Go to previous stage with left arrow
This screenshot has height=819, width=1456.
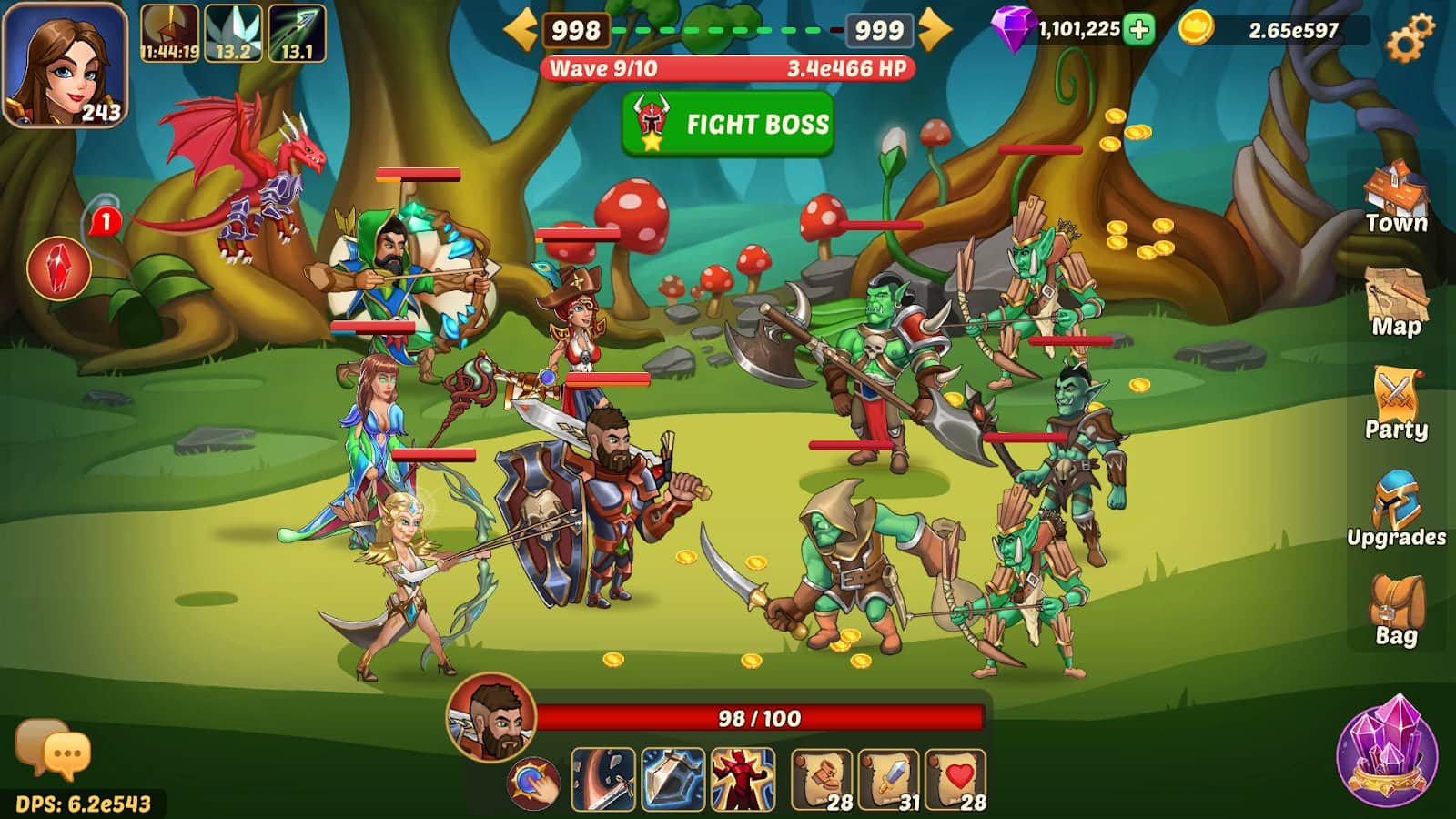click(521, 30)
